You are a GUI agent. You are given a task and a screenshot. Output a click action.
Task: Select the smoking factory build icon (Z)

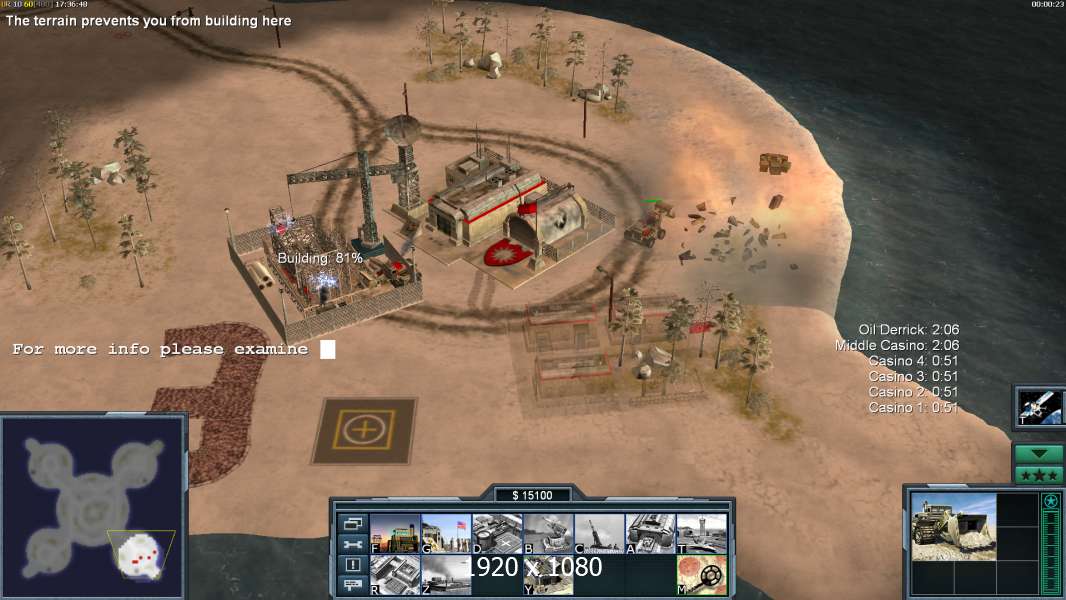446,575
